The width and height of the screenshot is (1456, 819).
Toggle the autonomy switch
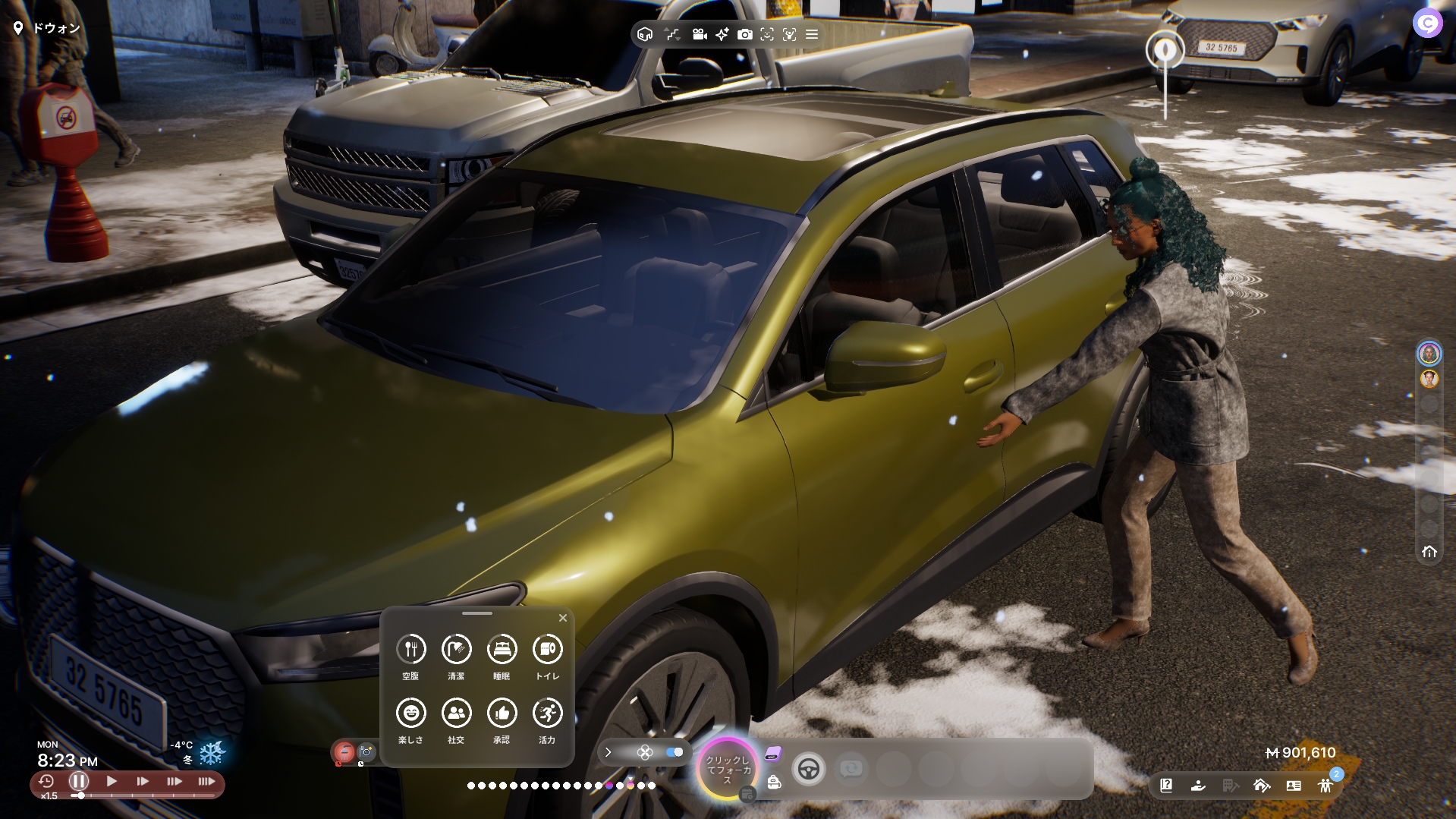[x=674, y=752]
